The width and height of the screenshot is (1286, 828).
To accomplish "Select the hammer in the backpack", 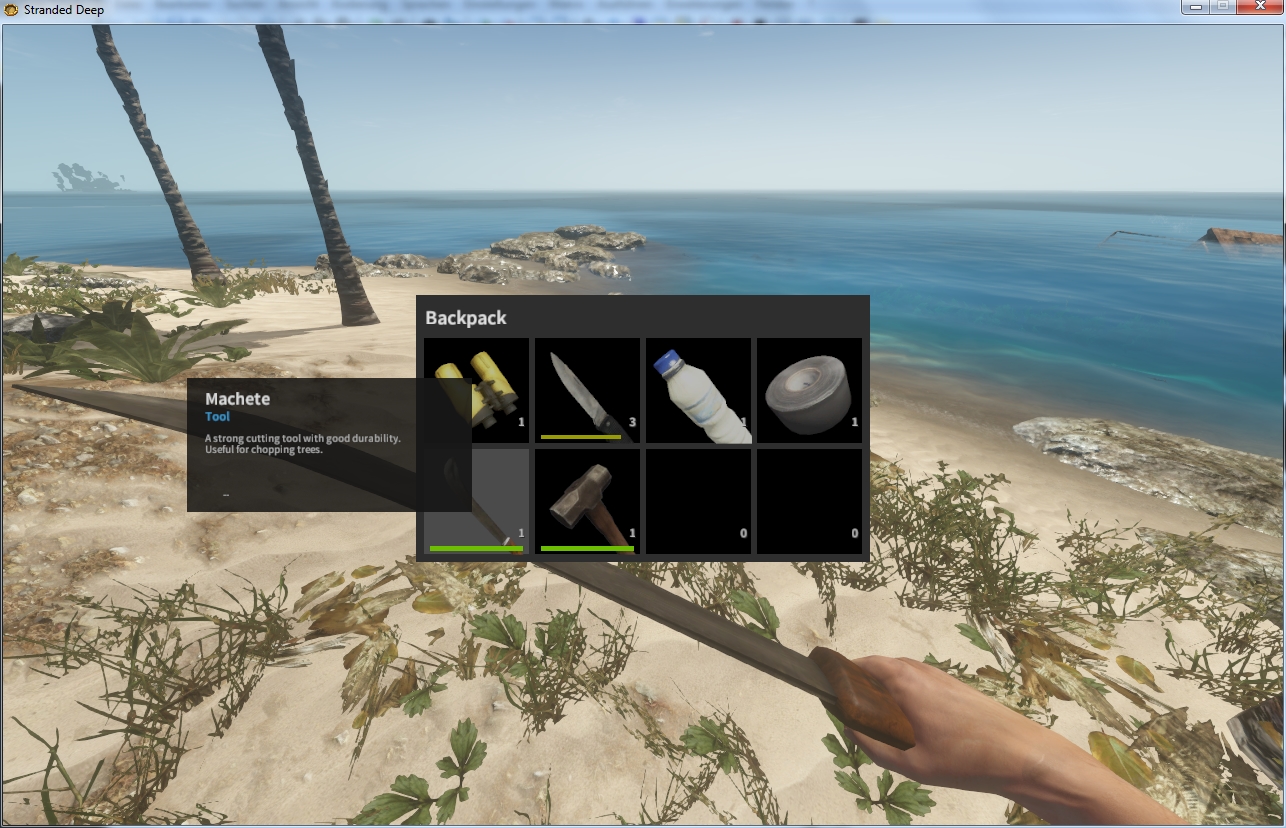I will click(587, 500).
